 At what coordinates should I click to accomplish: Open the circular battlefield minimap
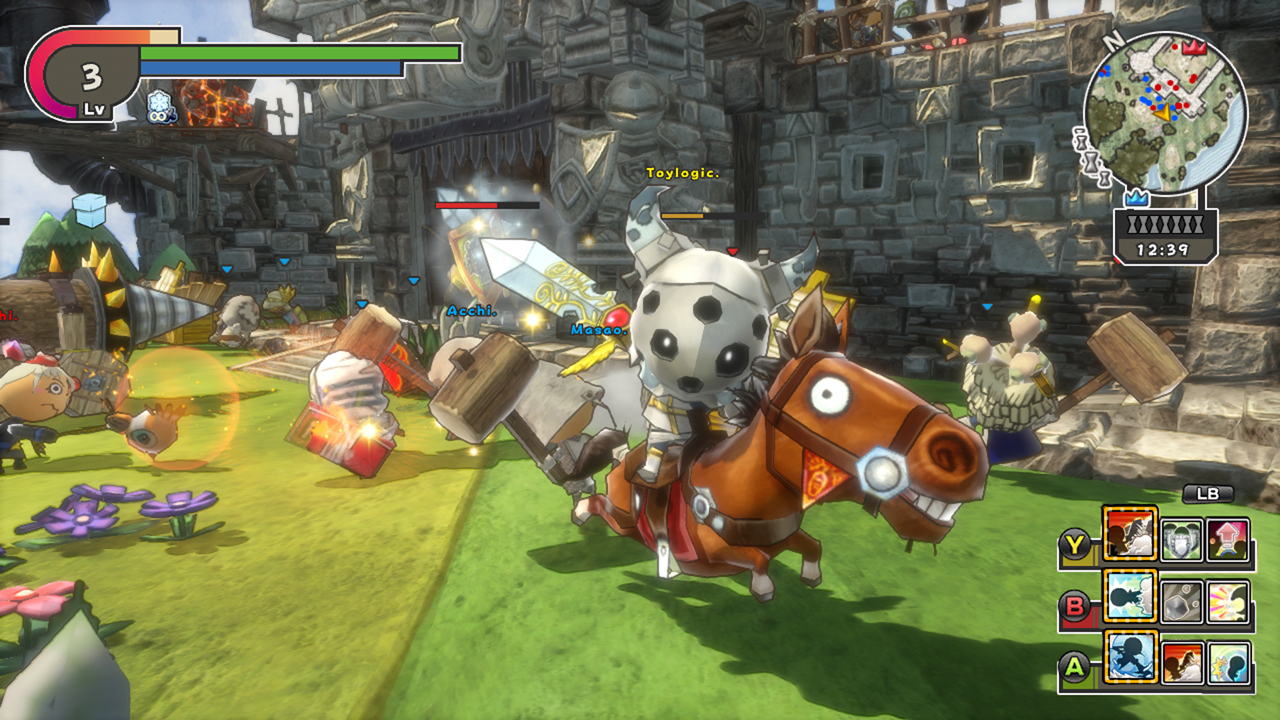1165,111
